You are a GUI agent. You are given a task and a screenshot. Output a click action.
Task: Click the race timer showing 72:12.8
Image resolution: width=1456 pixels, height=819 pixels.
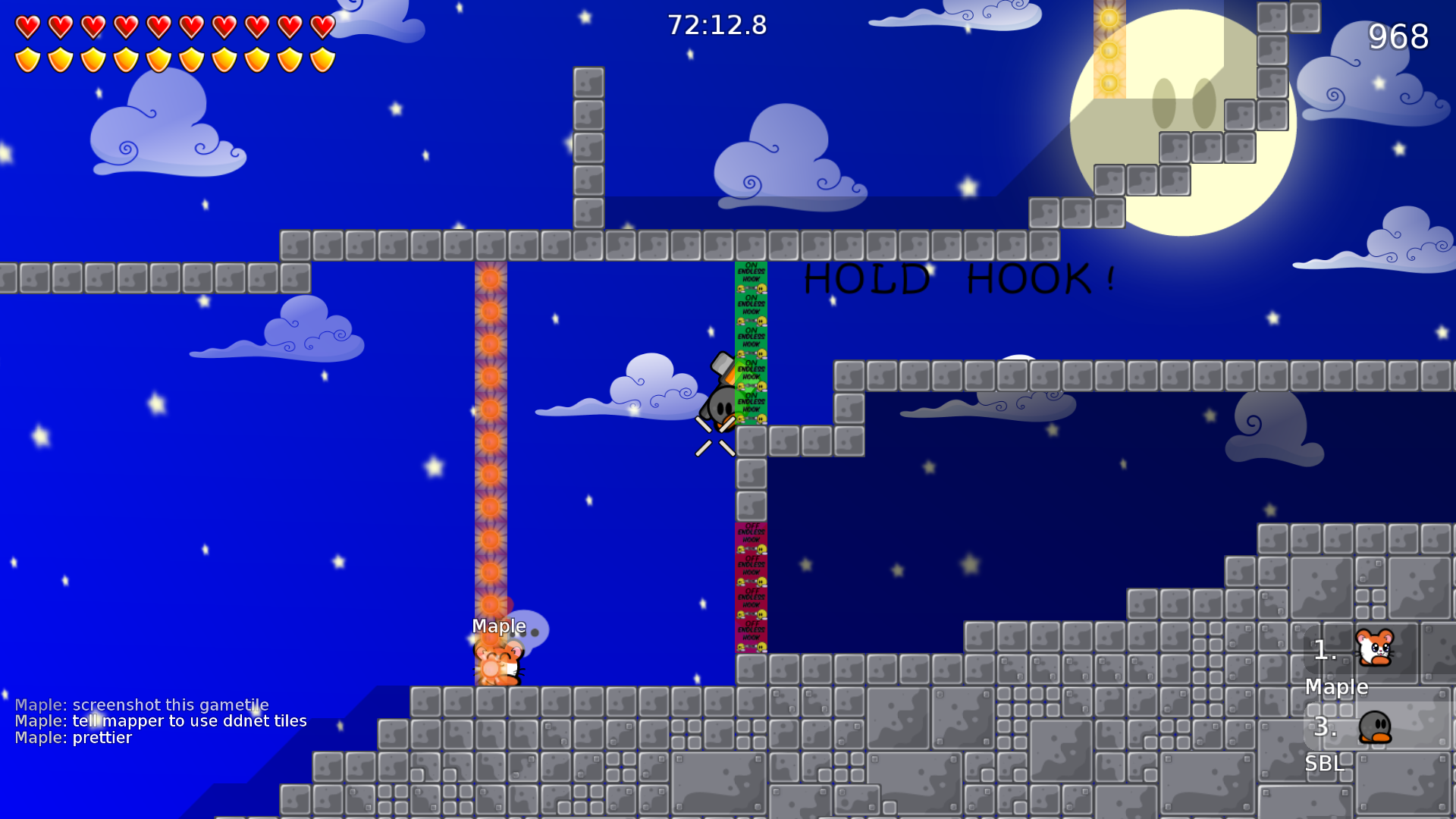tap(716, 25)
